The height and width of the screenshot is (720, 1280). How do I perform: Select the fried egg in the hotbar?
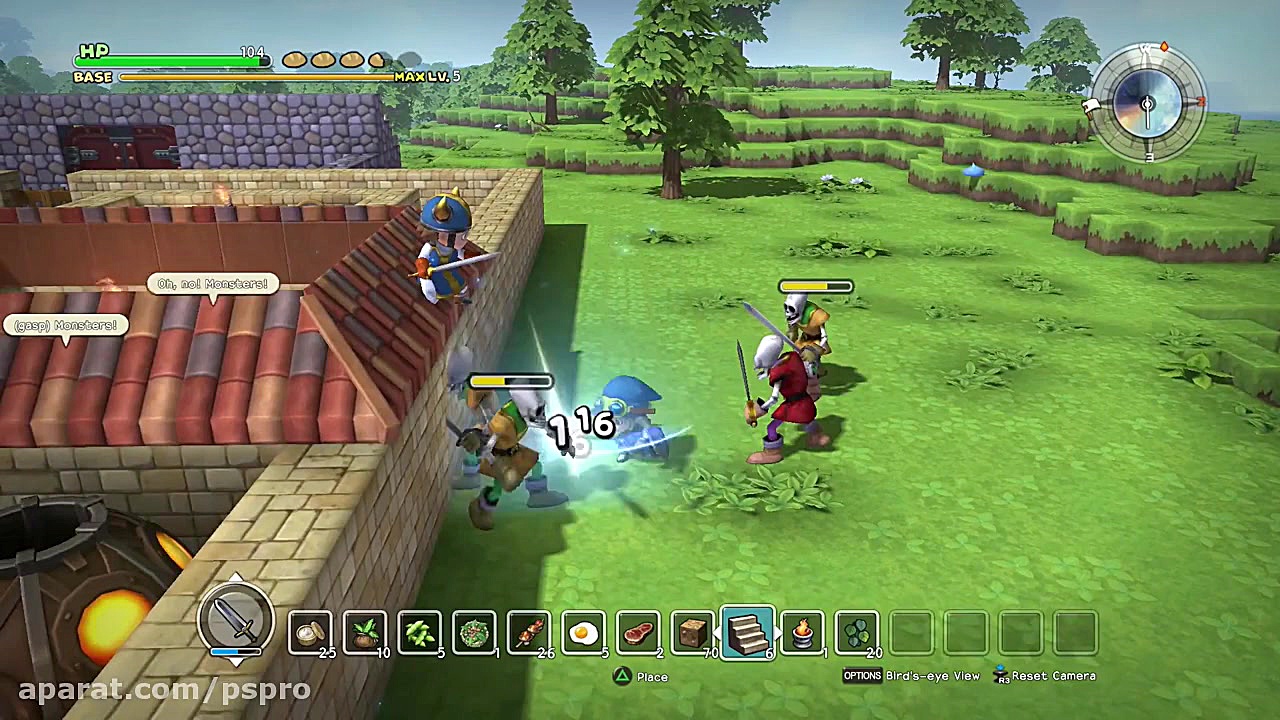[583, 632]
